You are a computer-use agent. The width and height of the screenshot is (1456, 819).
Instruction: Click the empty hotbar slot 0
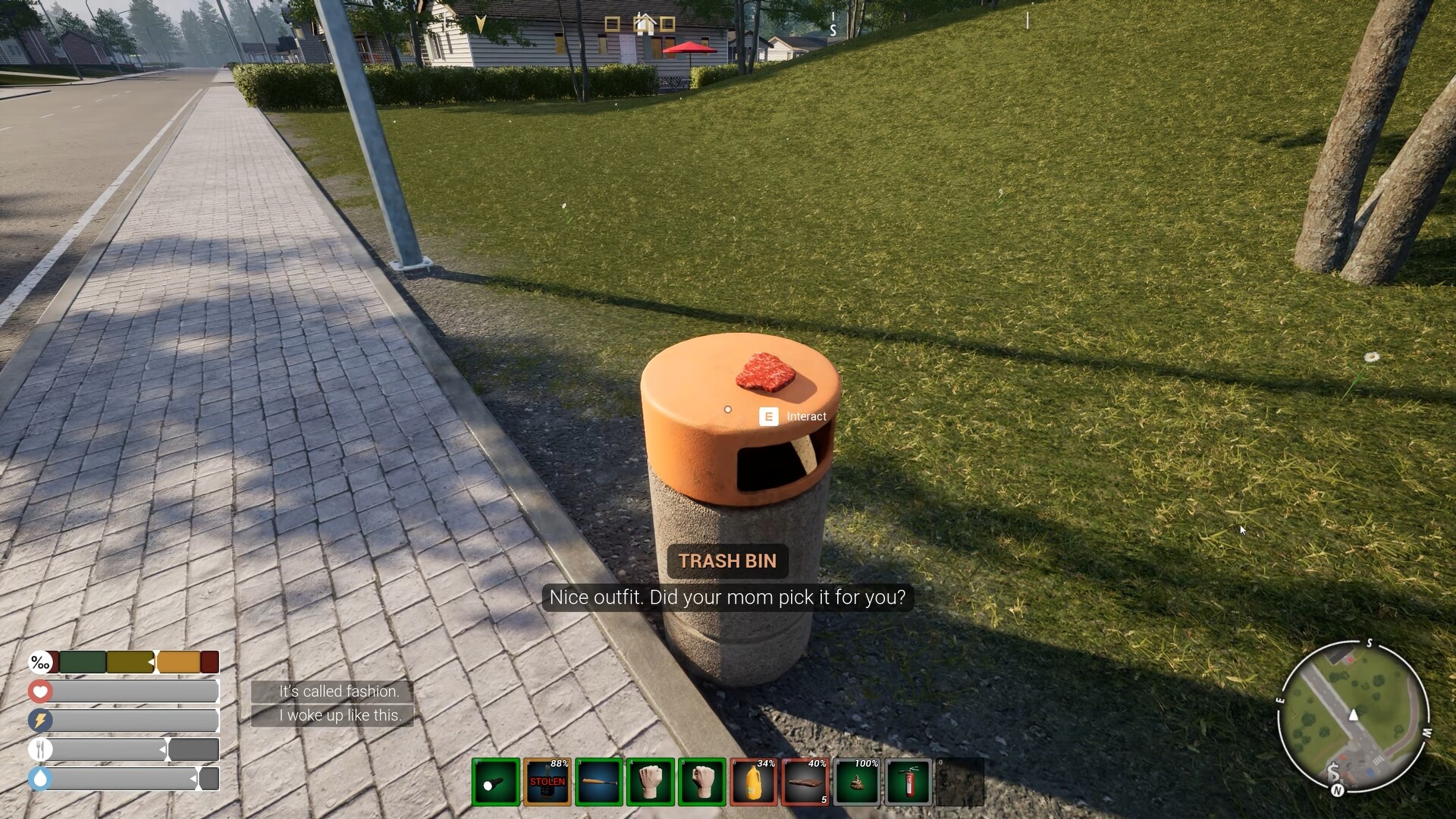pyautogui.click(x=960, y=783)
